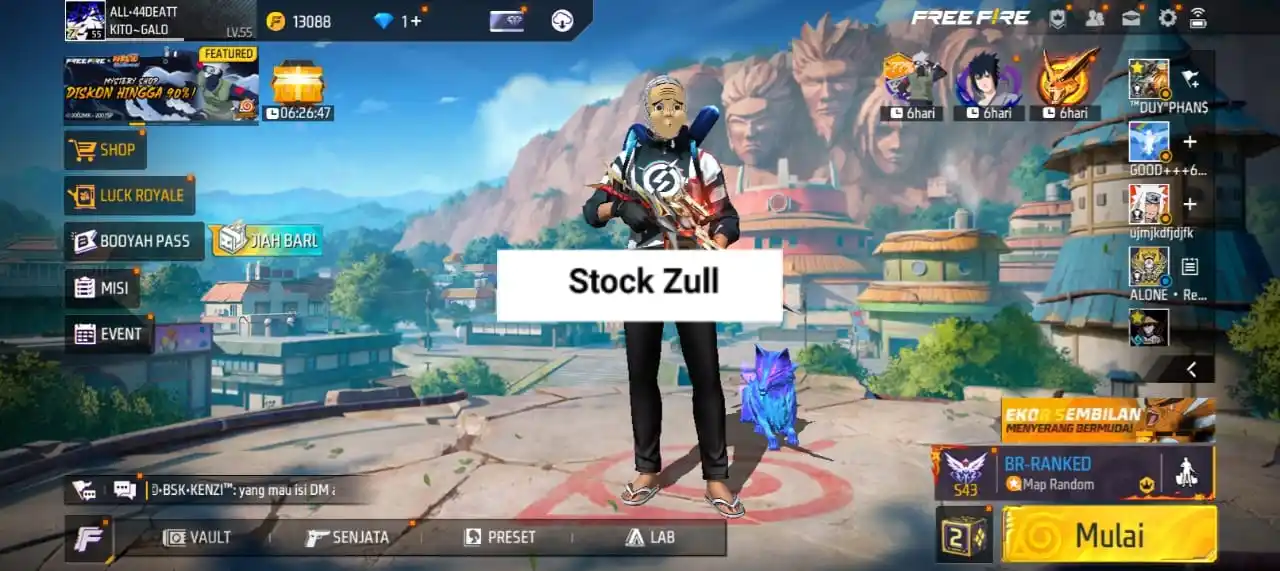Open the LAB tab
The height and width of the screenshot is (571, 1280).
(x=650, y=537)
